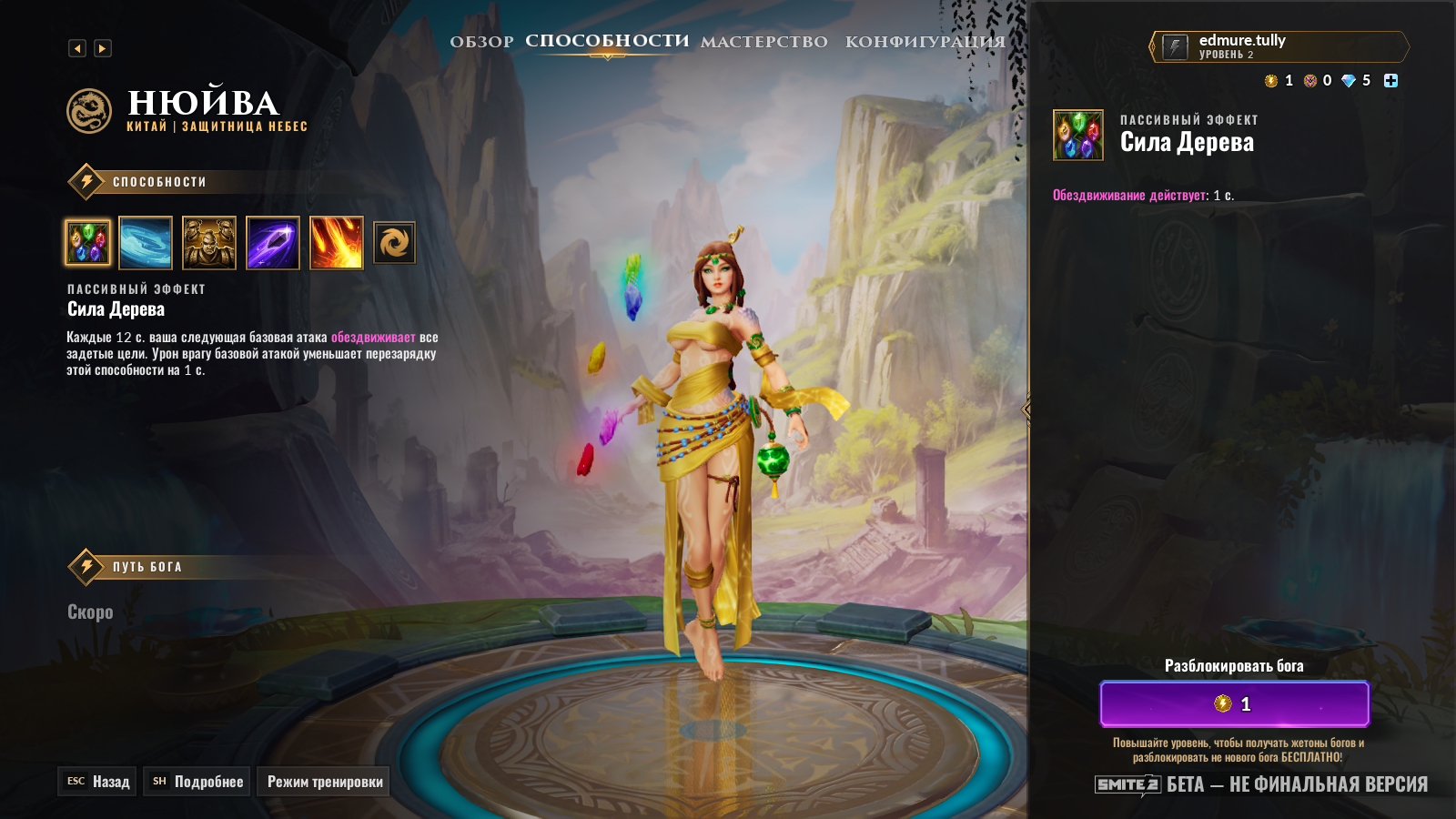The height and width of the screenshot is (819, 1456).
Task: Select the Сила Дерева passive gems icon
Action: 88,243
